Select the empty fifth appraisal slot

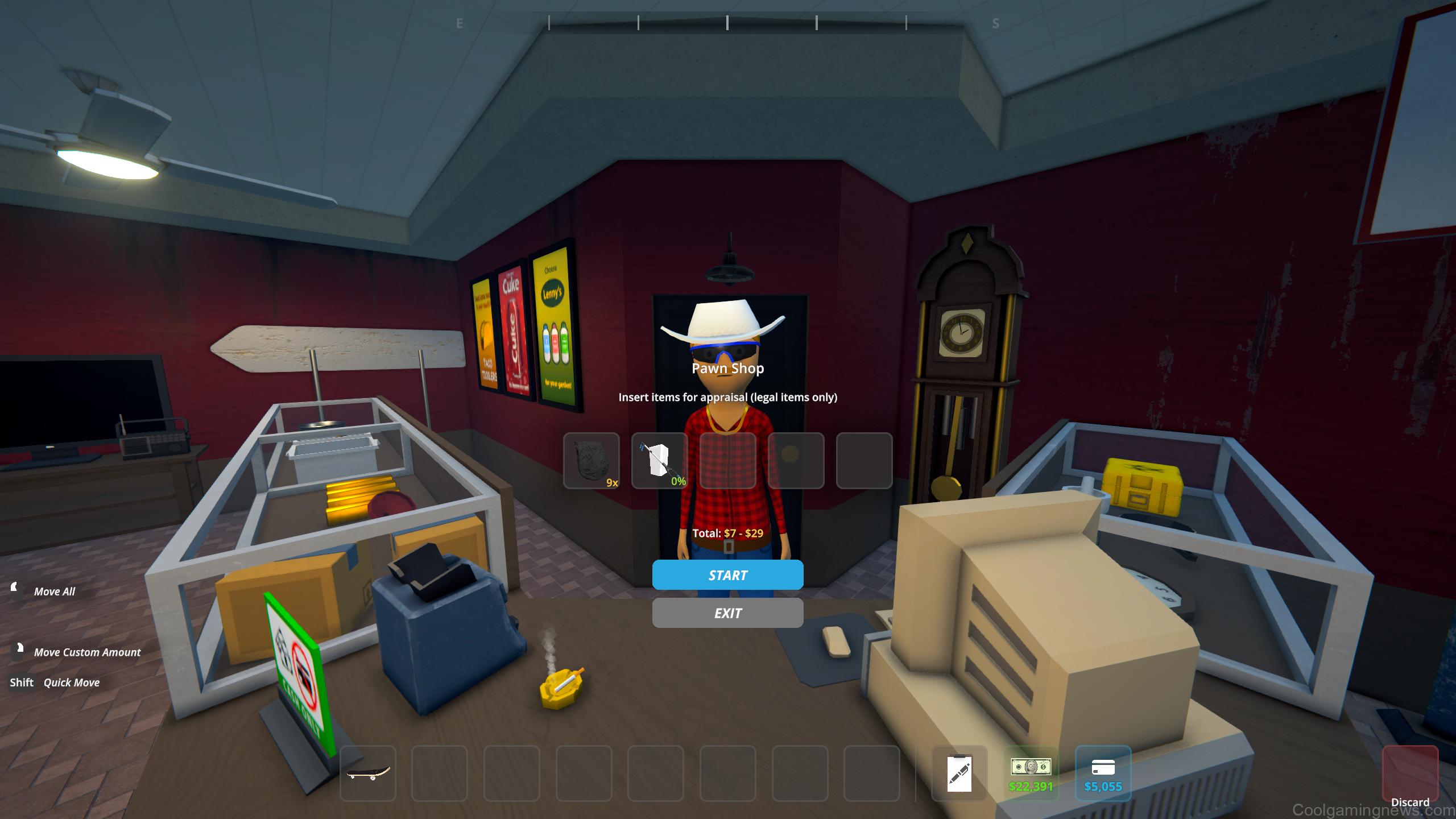pyautogui.click(x=864, y=461)
